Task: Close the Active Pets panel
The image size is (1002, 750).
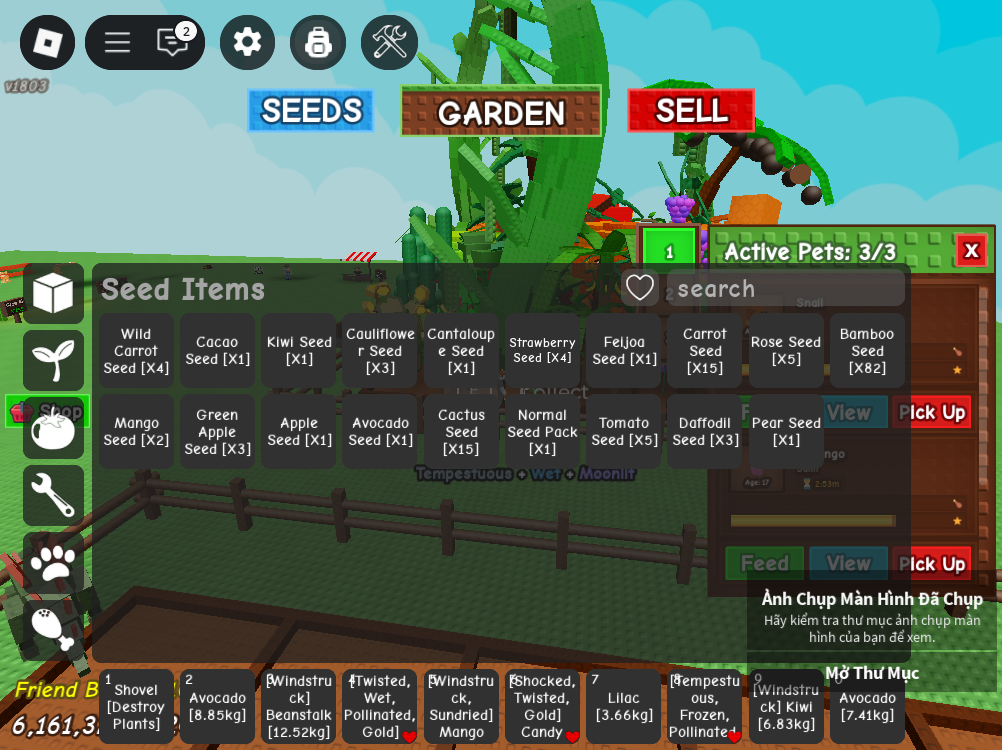Action: pyautogui.click(x=970, y=251)
